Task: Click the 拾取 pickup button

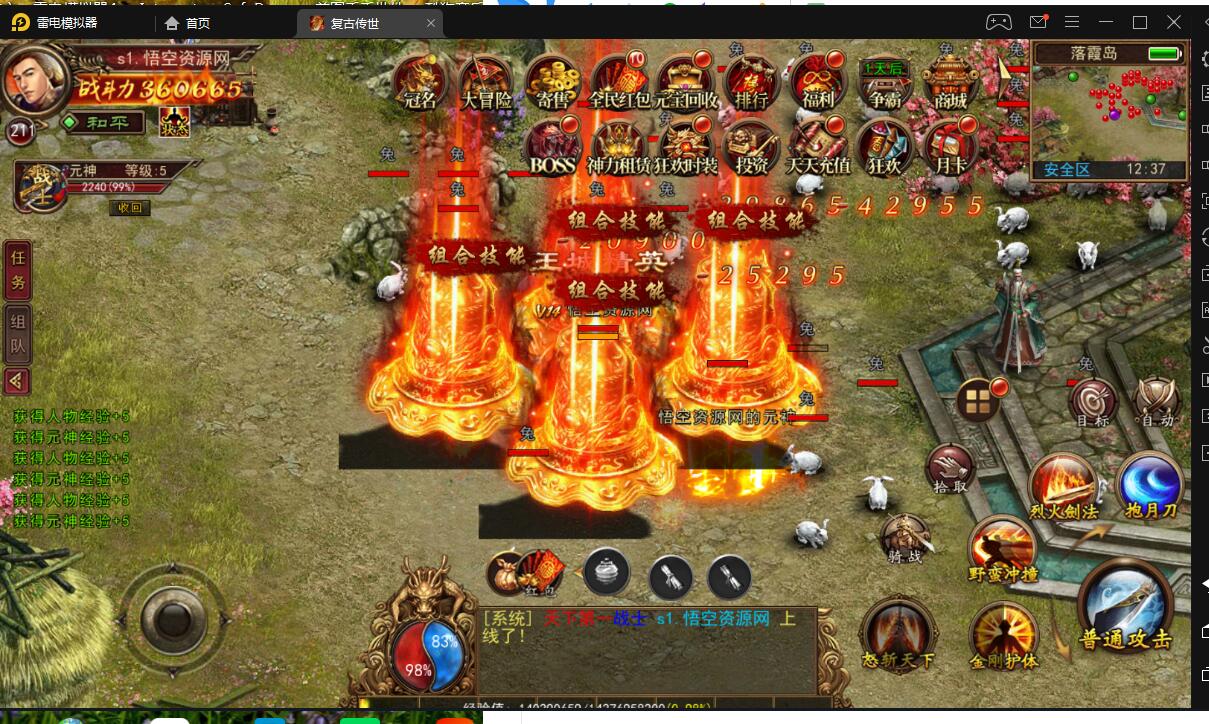Action: click(x=949, y=468)
